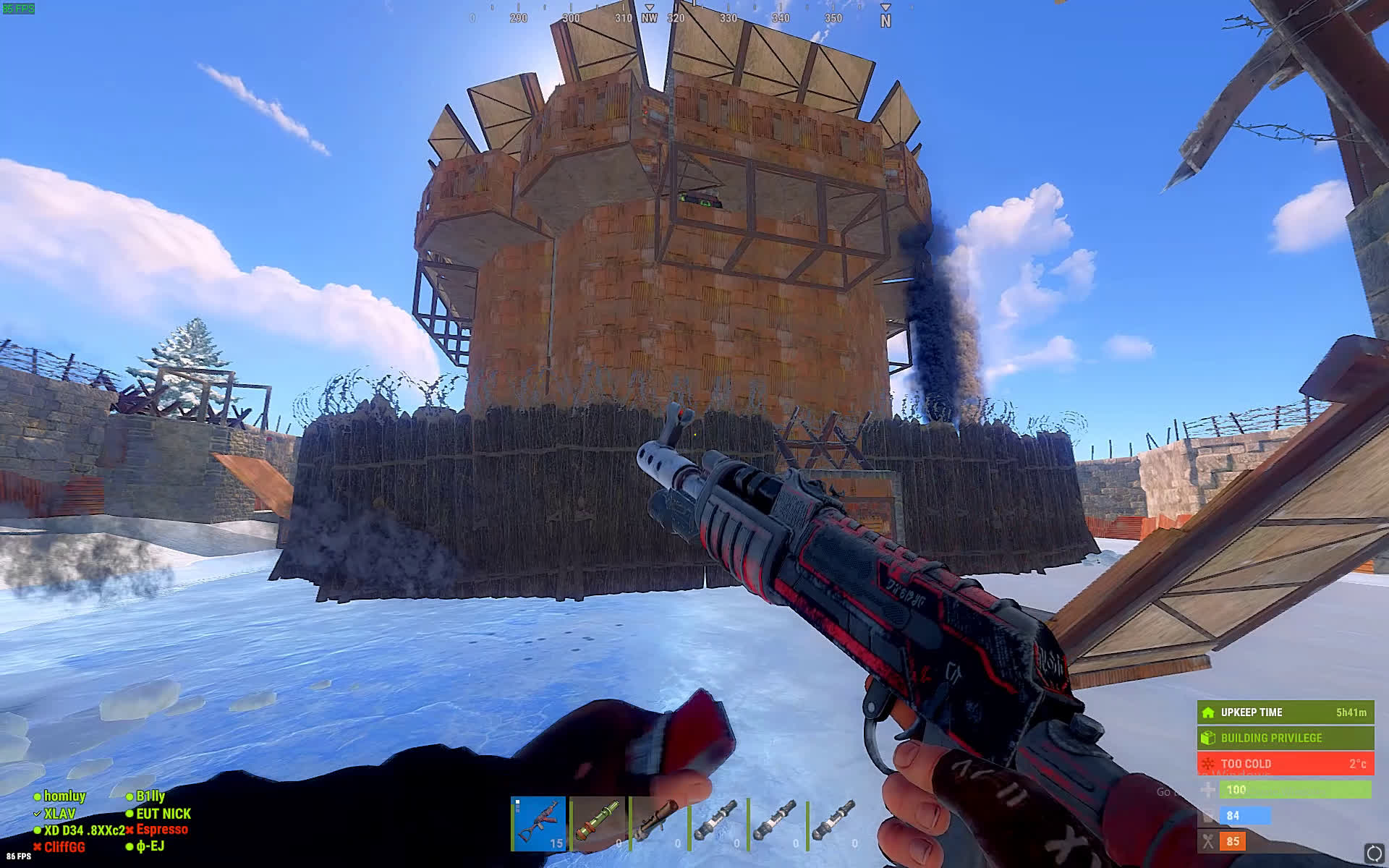Click teammate EUT NICK in the team list

[163, 814]
